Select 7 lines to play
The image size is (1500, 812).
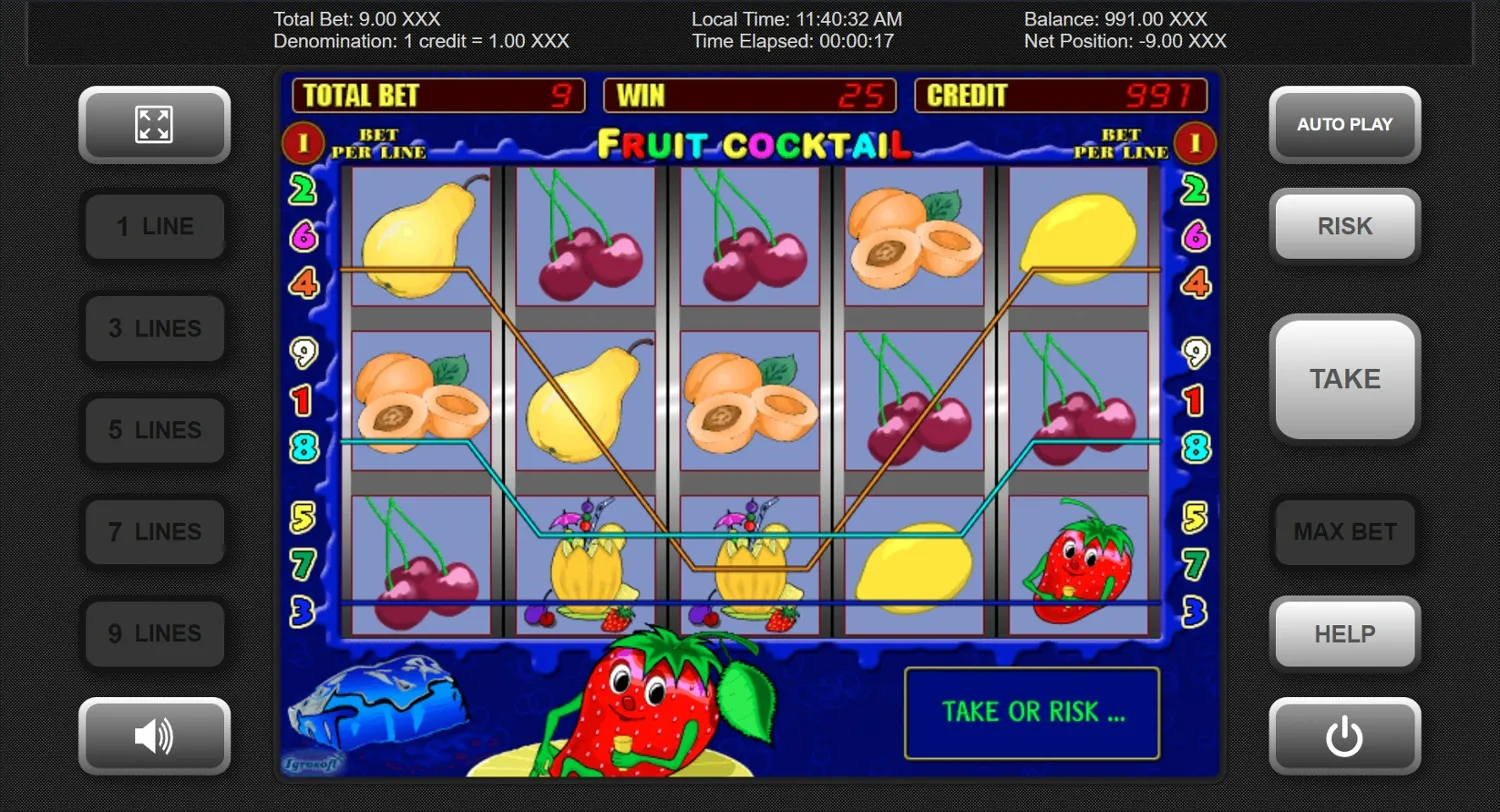(153, 532)
